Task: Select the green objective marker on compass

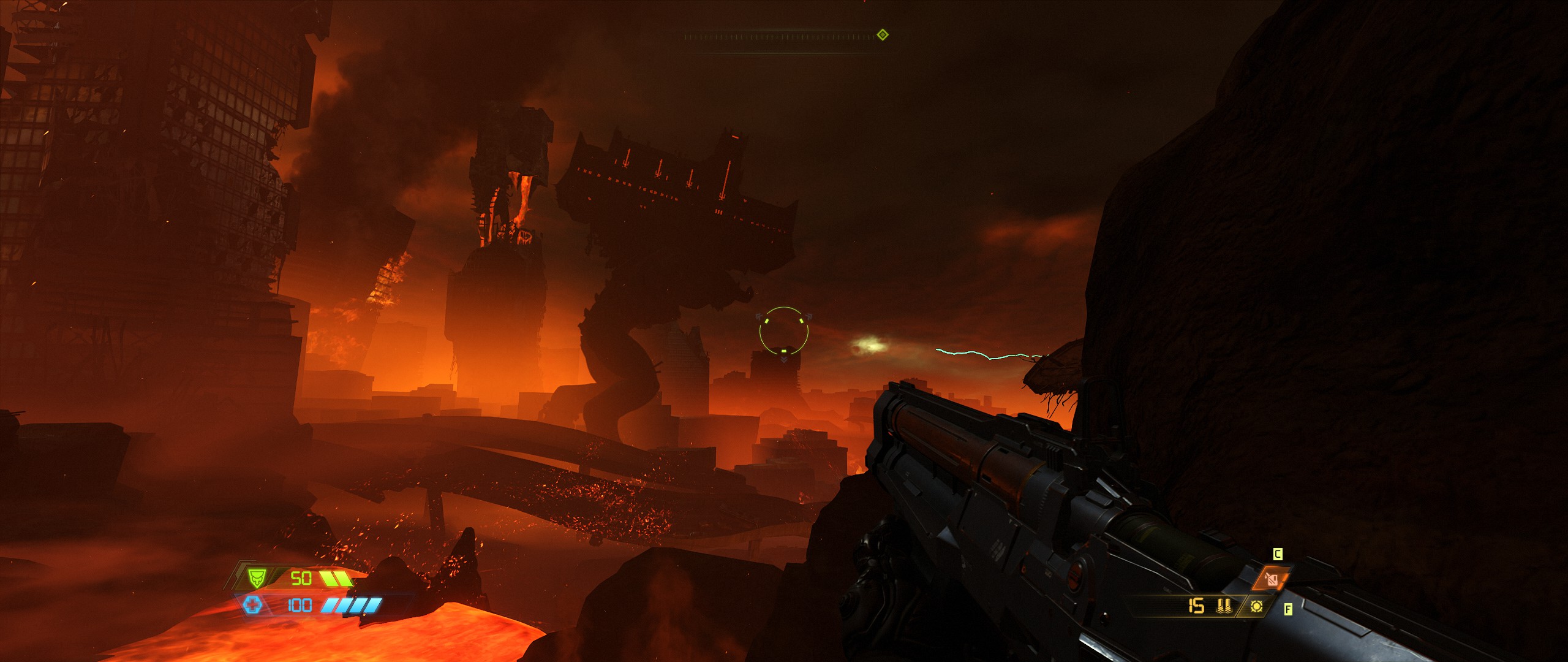Action: tap(882, 35)
